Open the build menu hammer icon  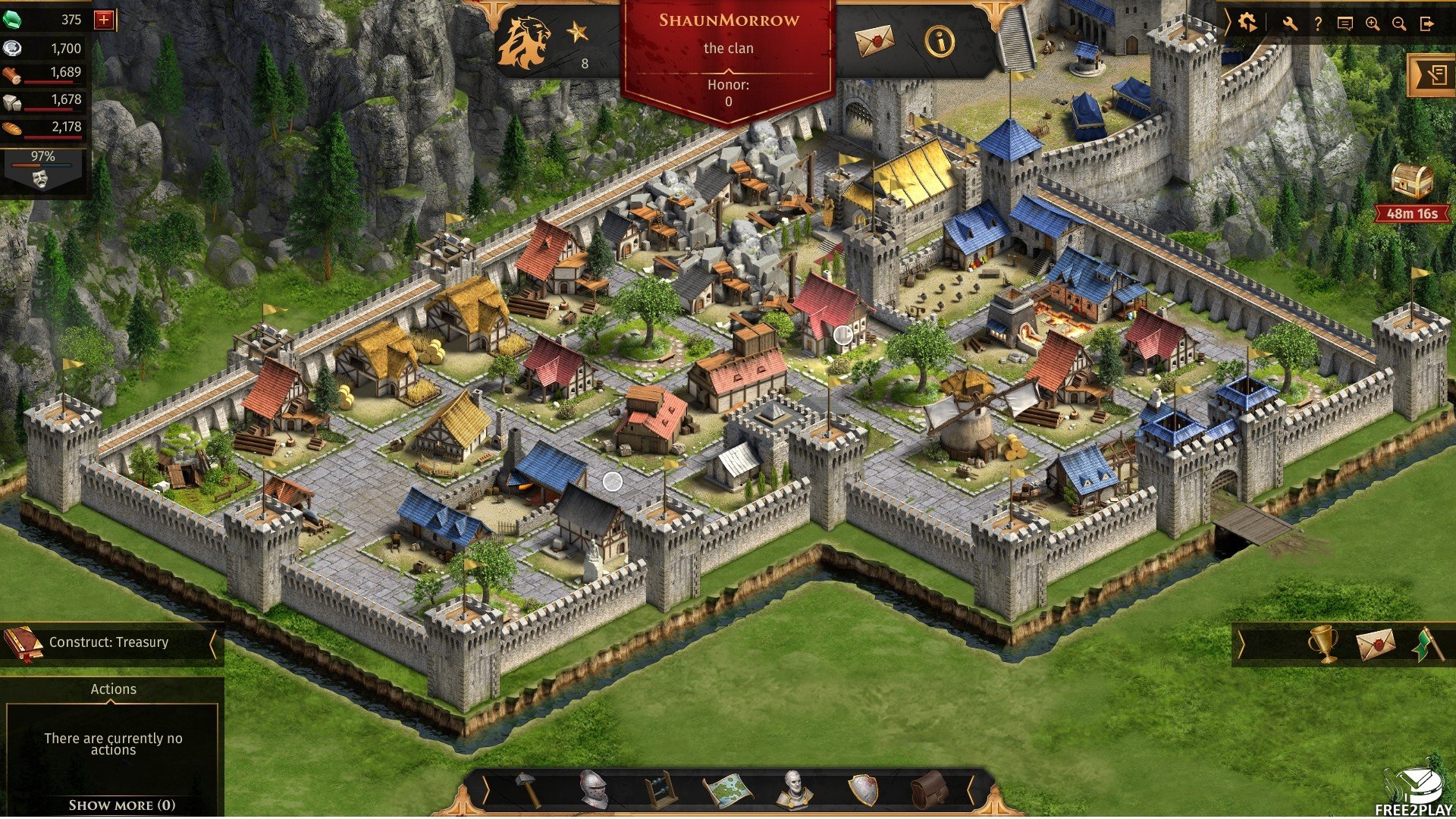(528, 789)
